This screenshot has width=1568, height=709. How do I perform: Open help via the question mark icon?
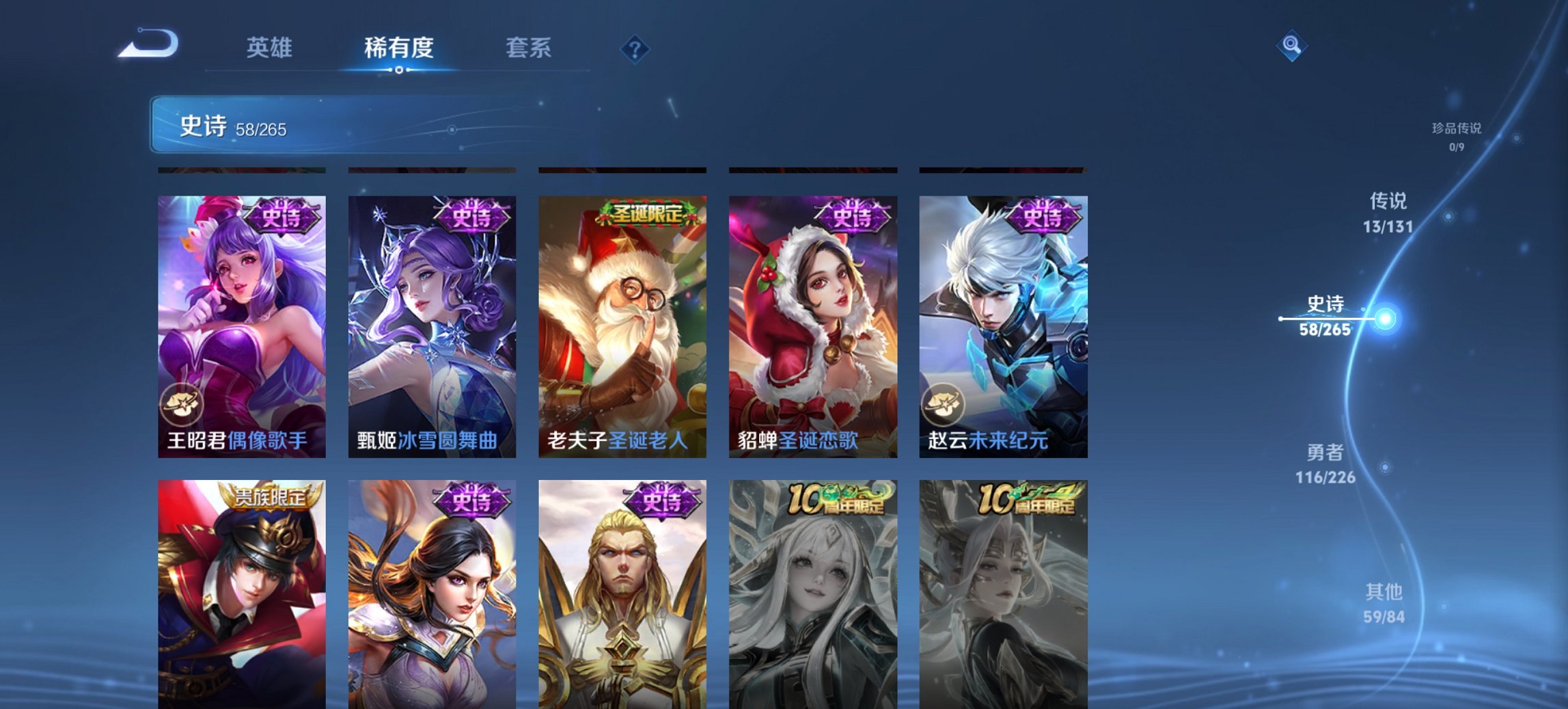pos(634,48)
